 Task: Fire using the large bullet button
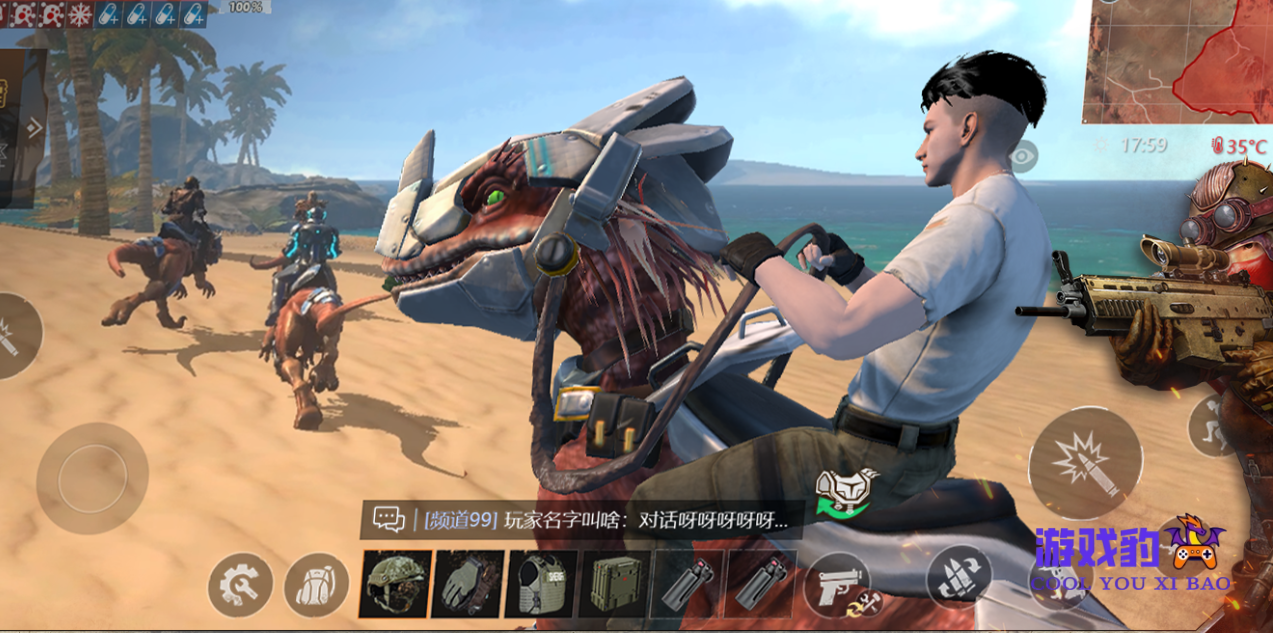tap(1085, 463)
